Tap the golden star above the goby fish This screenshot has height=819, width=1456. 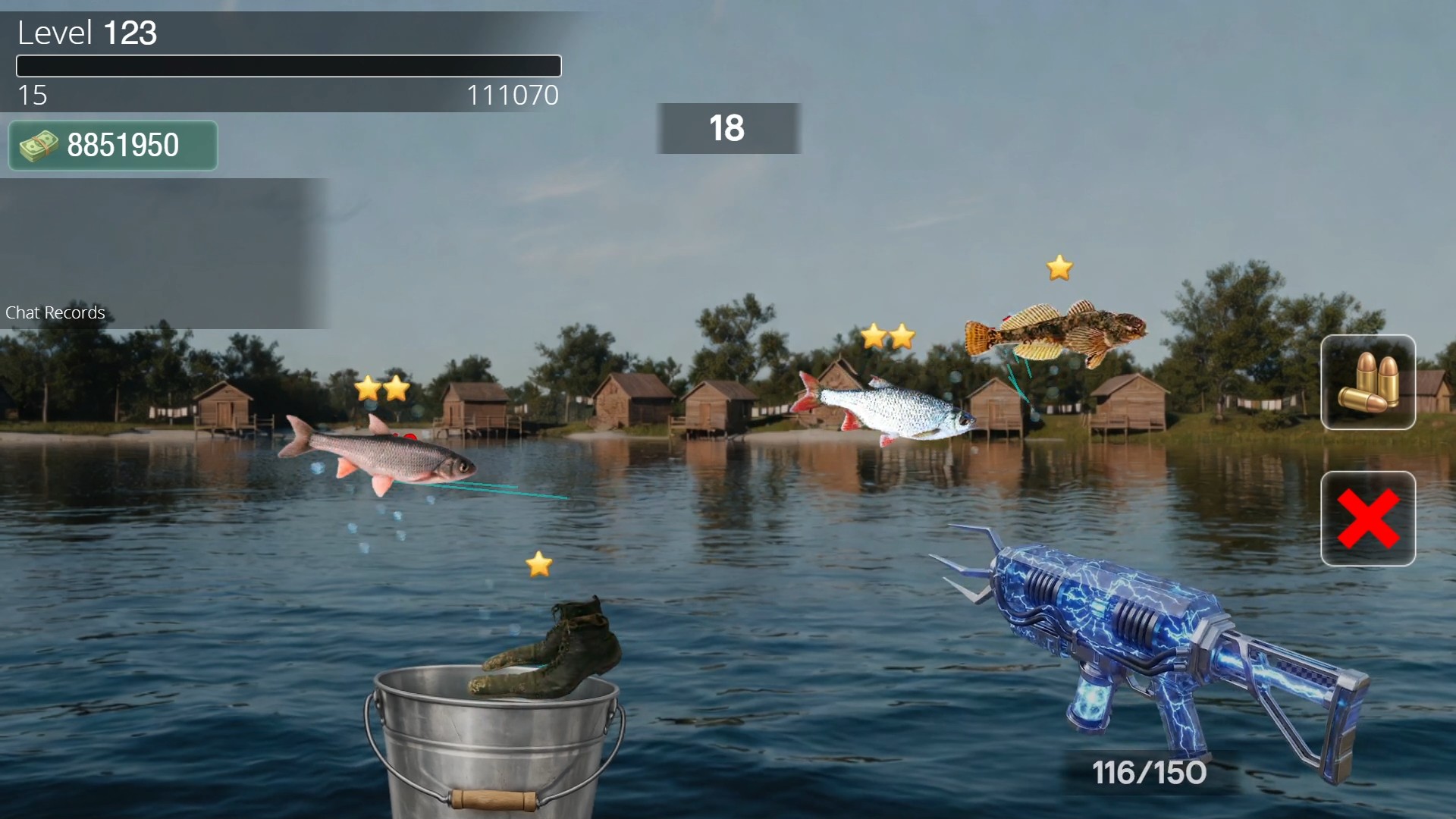[x=1059, y=267]
